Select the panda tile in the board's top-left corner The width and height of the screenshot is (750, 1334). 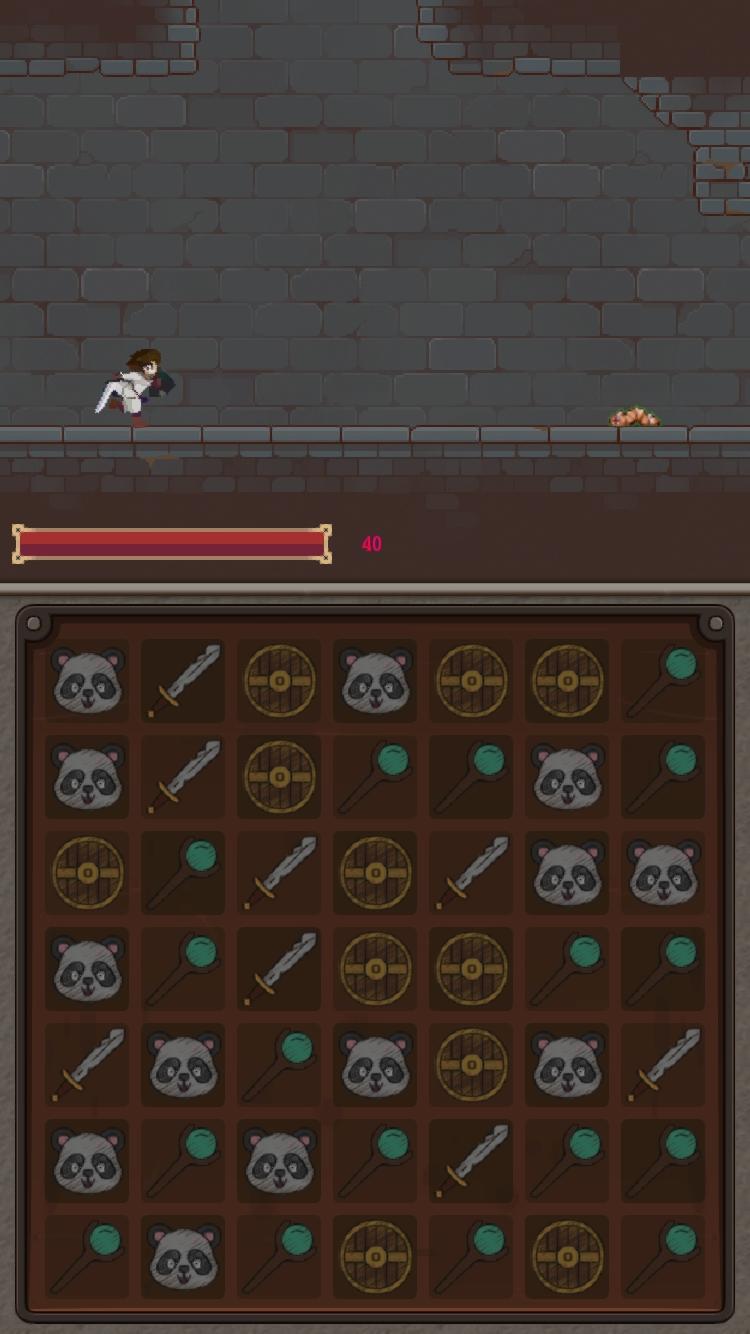click(87, 681)
